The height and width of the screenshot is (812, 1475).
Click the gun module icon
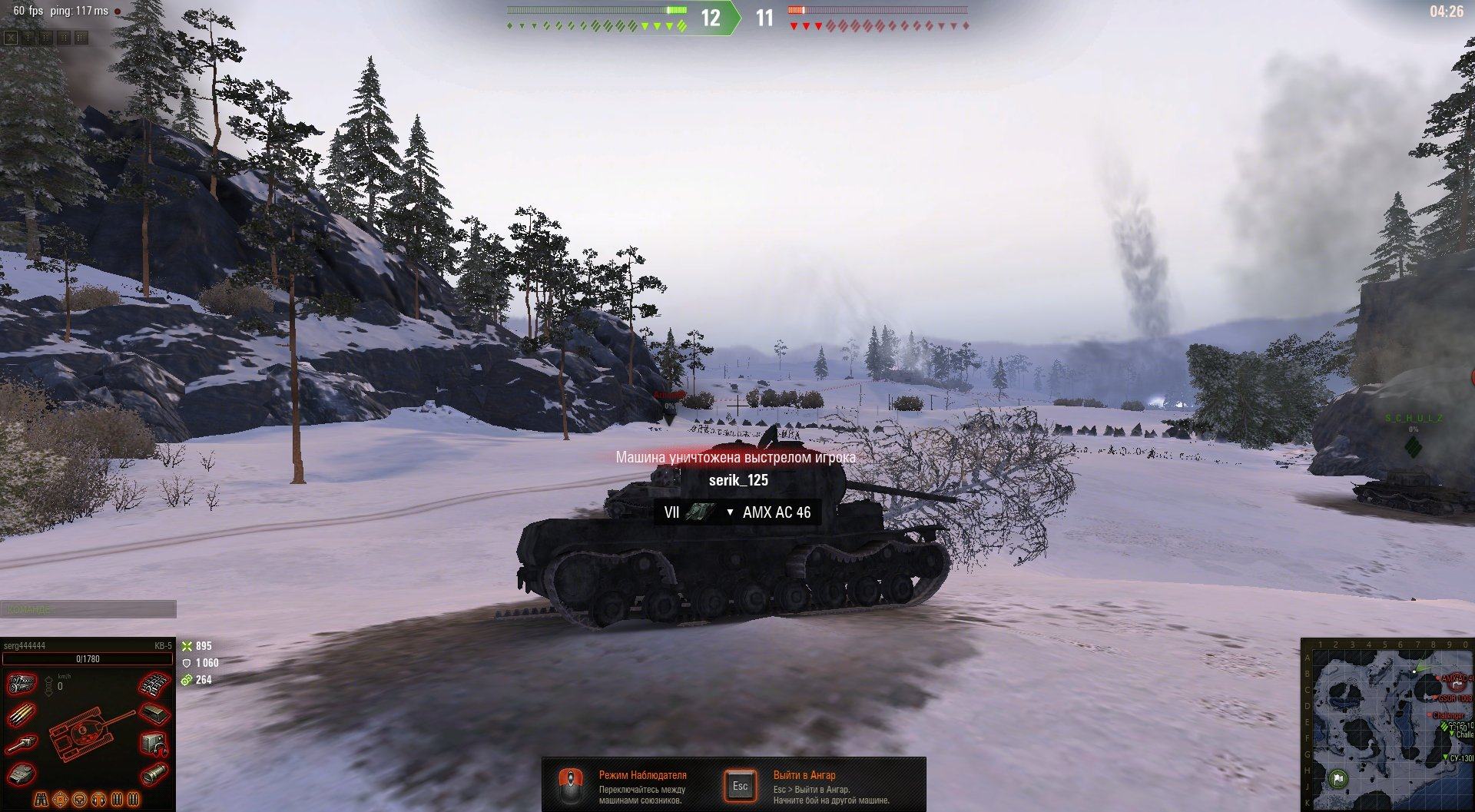tap(22, 744)
